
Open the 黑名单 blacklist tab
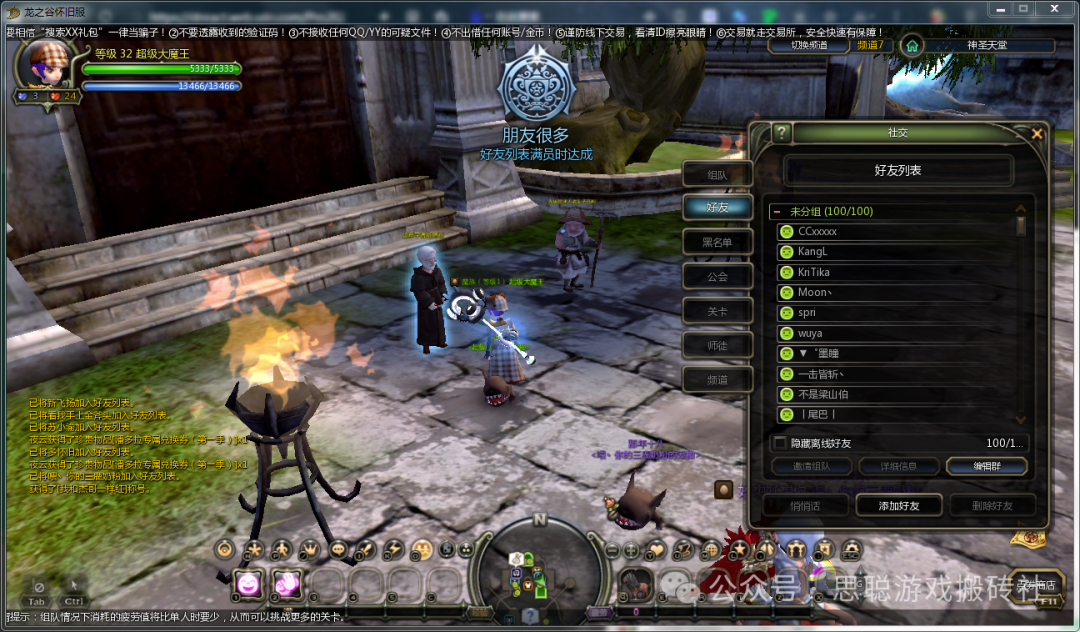click(x=717, y=242)
